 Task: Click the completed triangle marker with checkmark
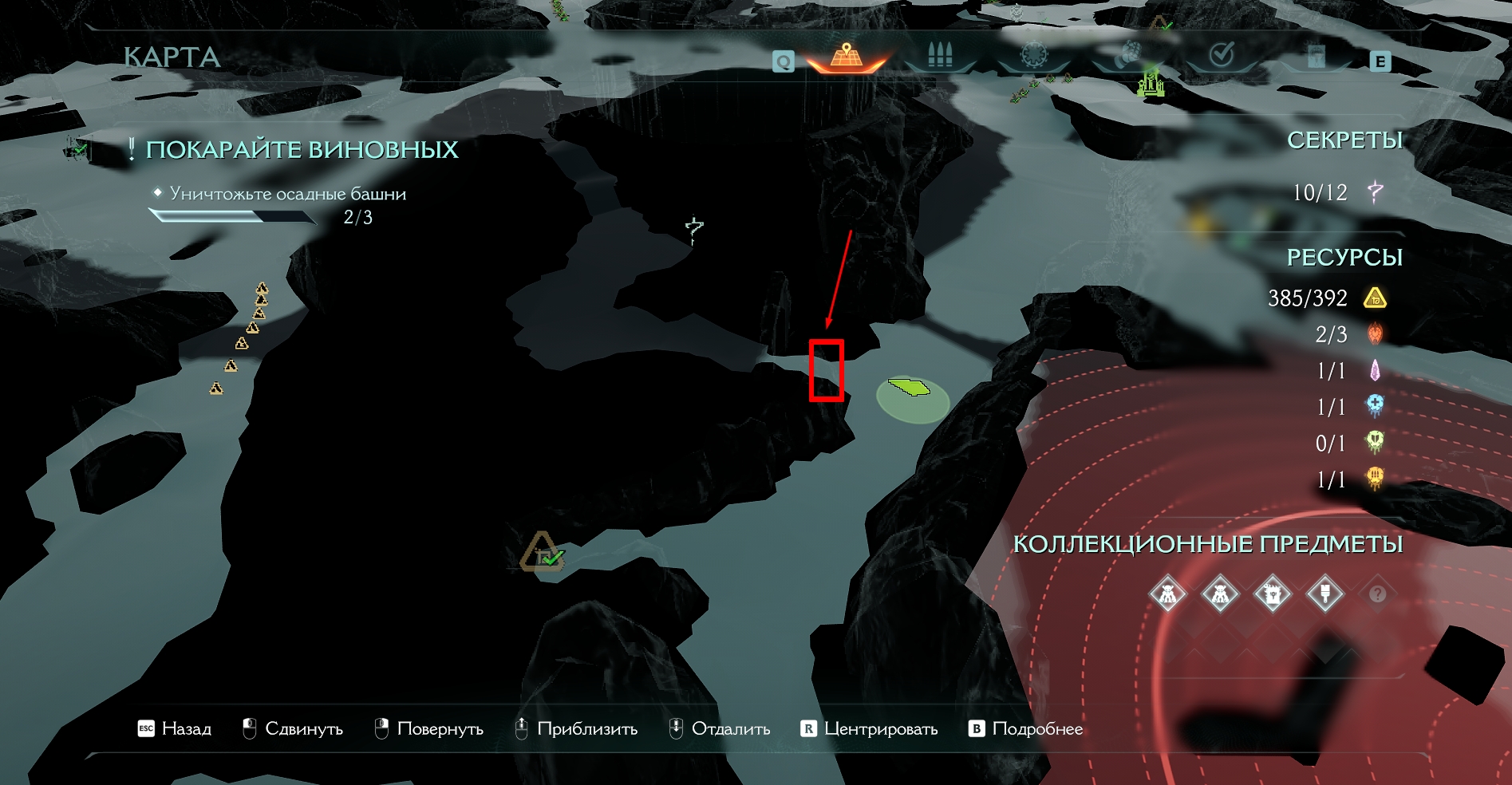(x=543, y=552)
